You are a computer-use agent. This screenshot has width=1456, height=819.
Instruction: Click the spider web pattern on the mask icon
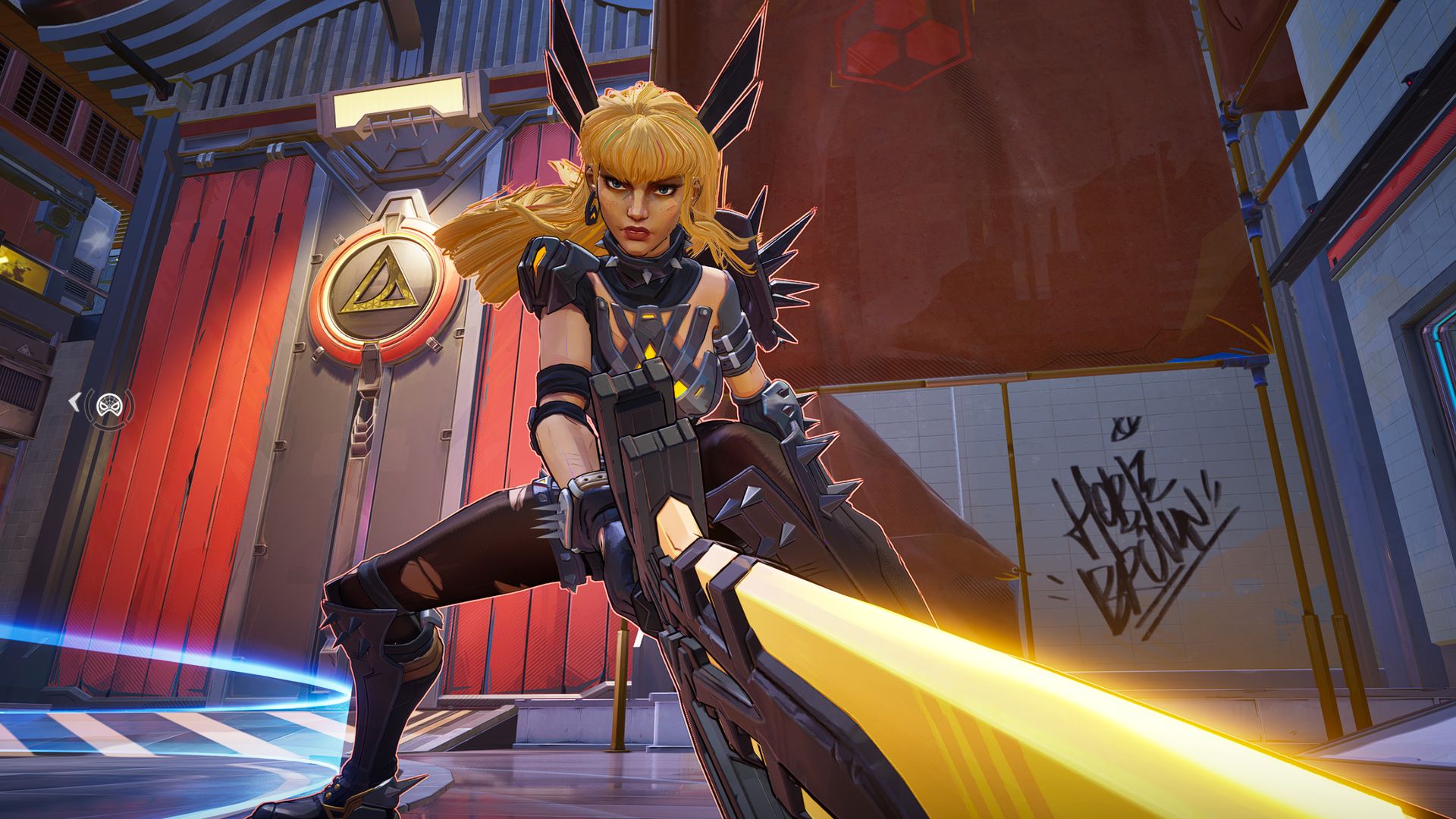click(109, 400)
